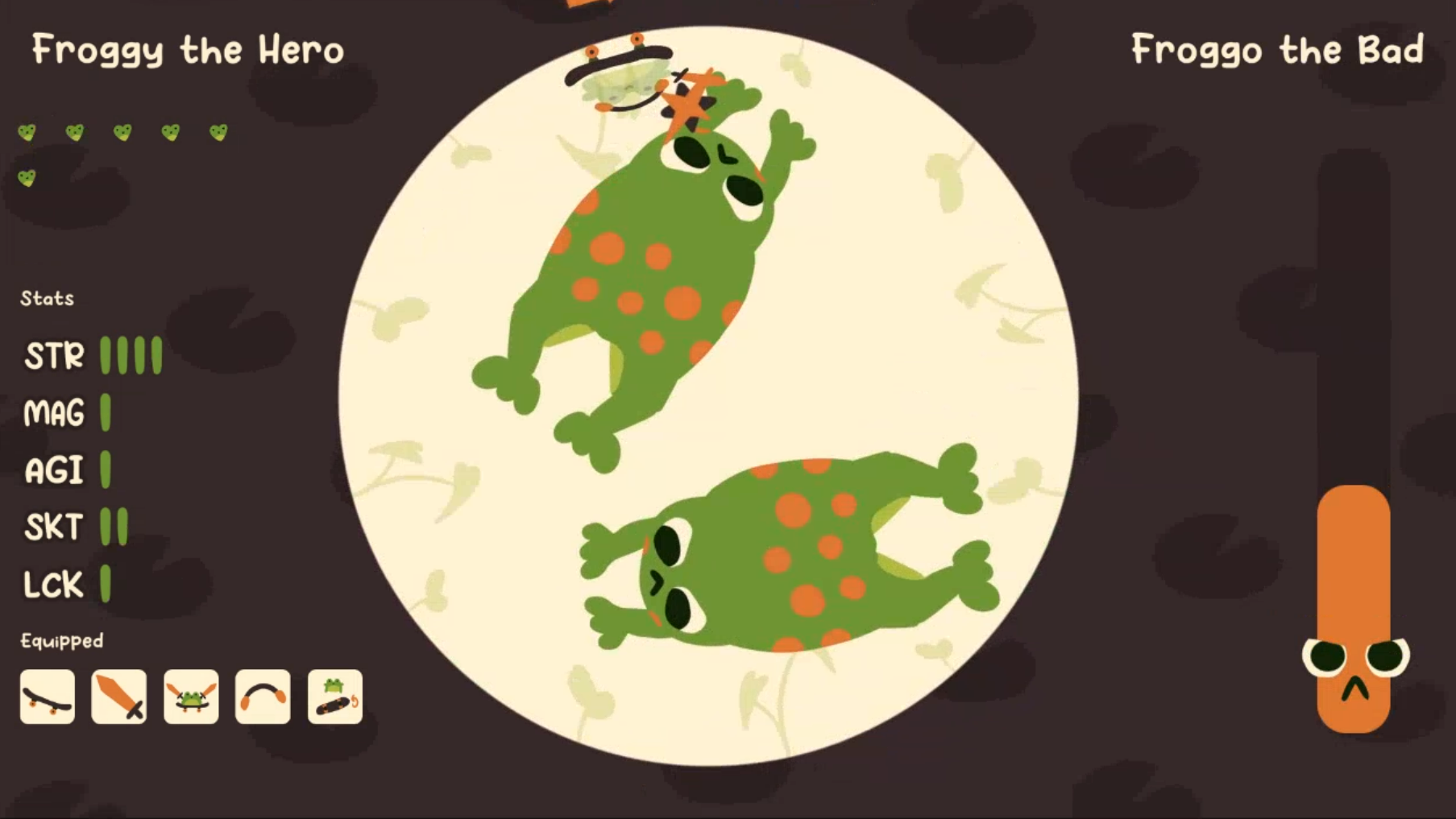Toggle the first STR stat pip
1456x819 pixels.
(104, 354)
